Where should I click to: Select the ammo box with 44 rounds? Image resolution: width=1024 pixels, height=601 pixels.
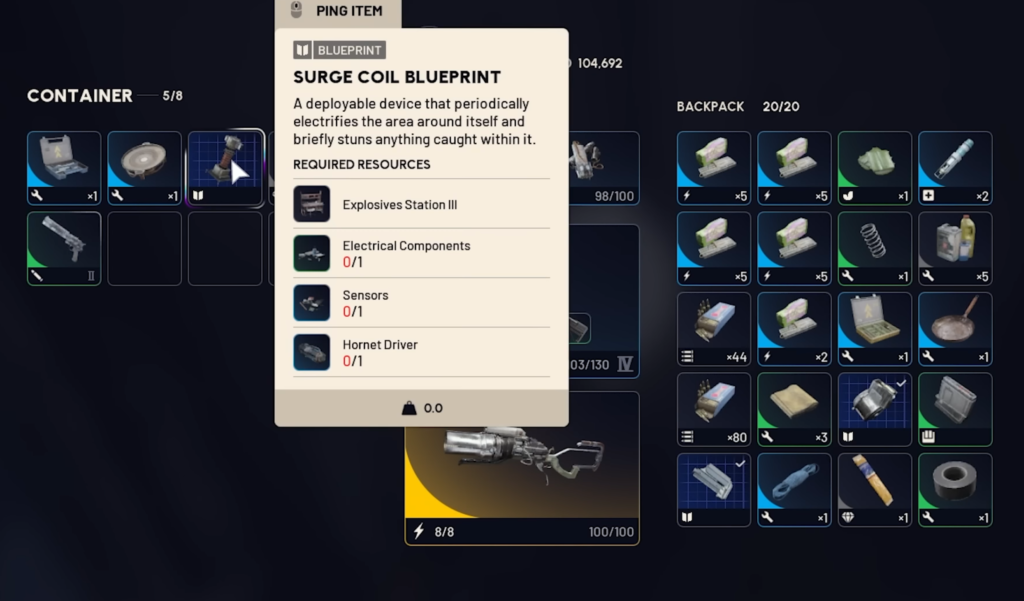coord(714,329)
